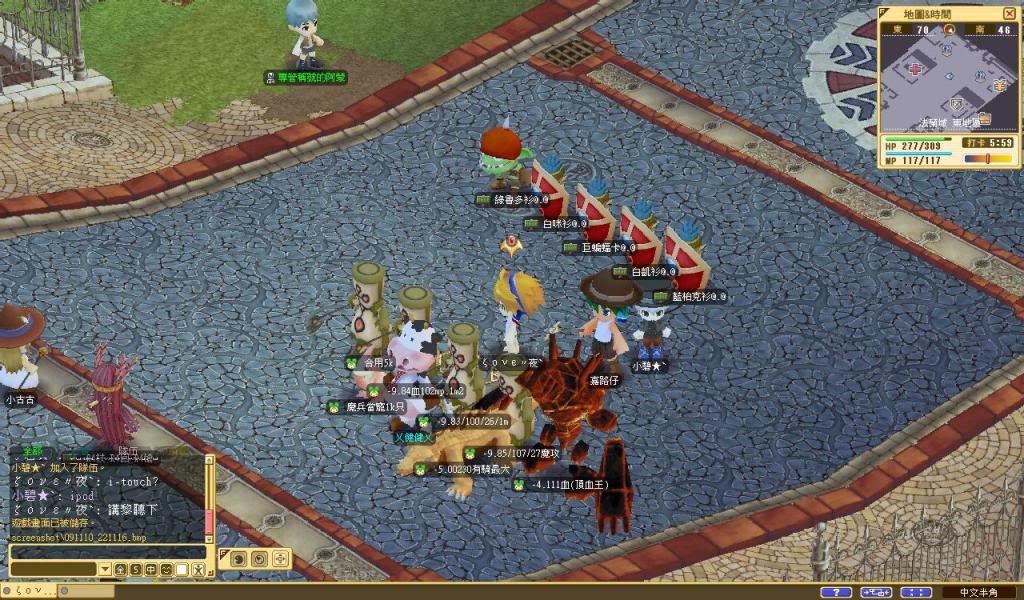Select the shield marker on the minimap

pyautogui.click(x=957, y=104)
